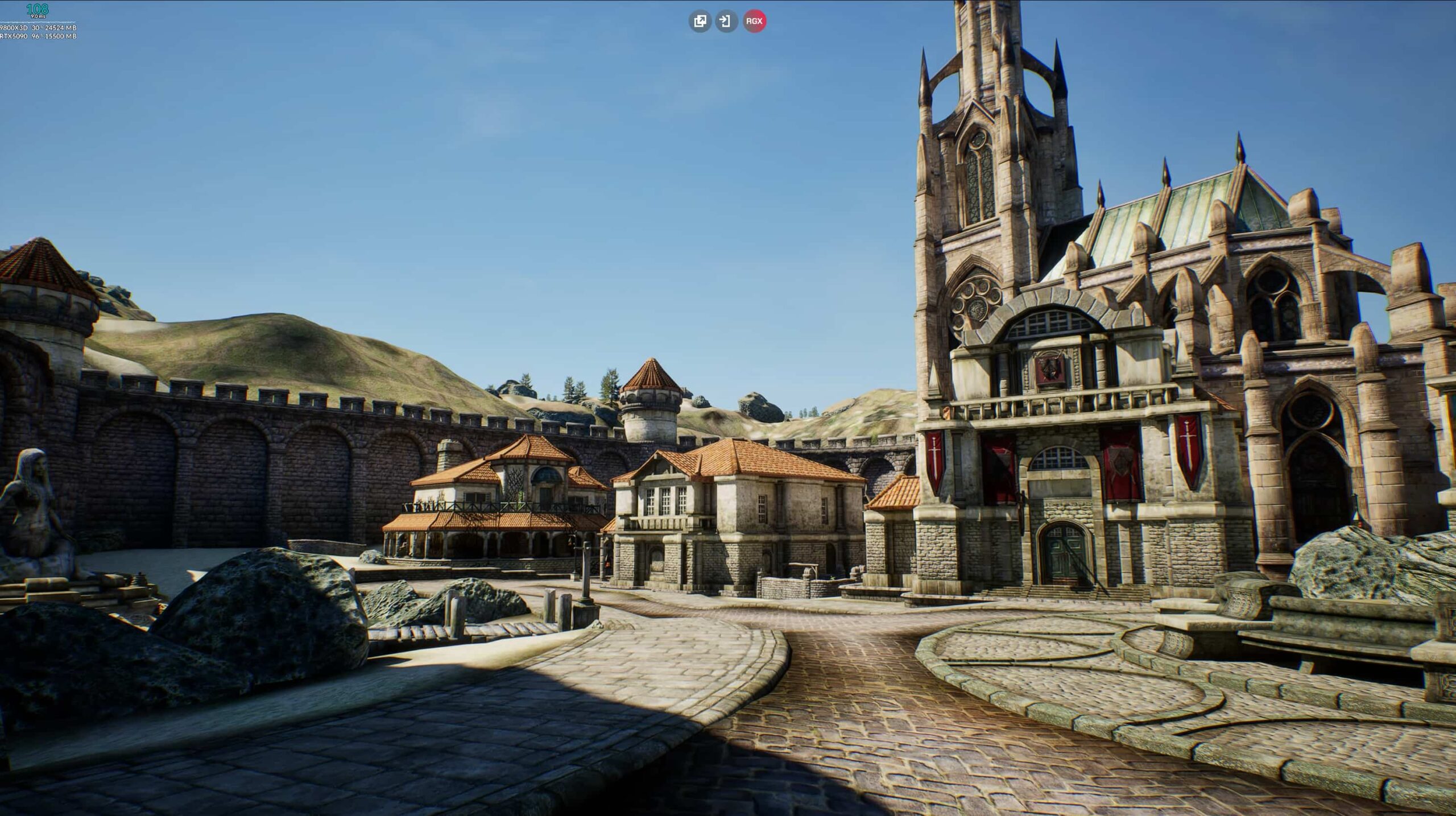Select the green 108 FPS counter
1456x816 pixels.
pyautogui.click(x=37, y=9)
